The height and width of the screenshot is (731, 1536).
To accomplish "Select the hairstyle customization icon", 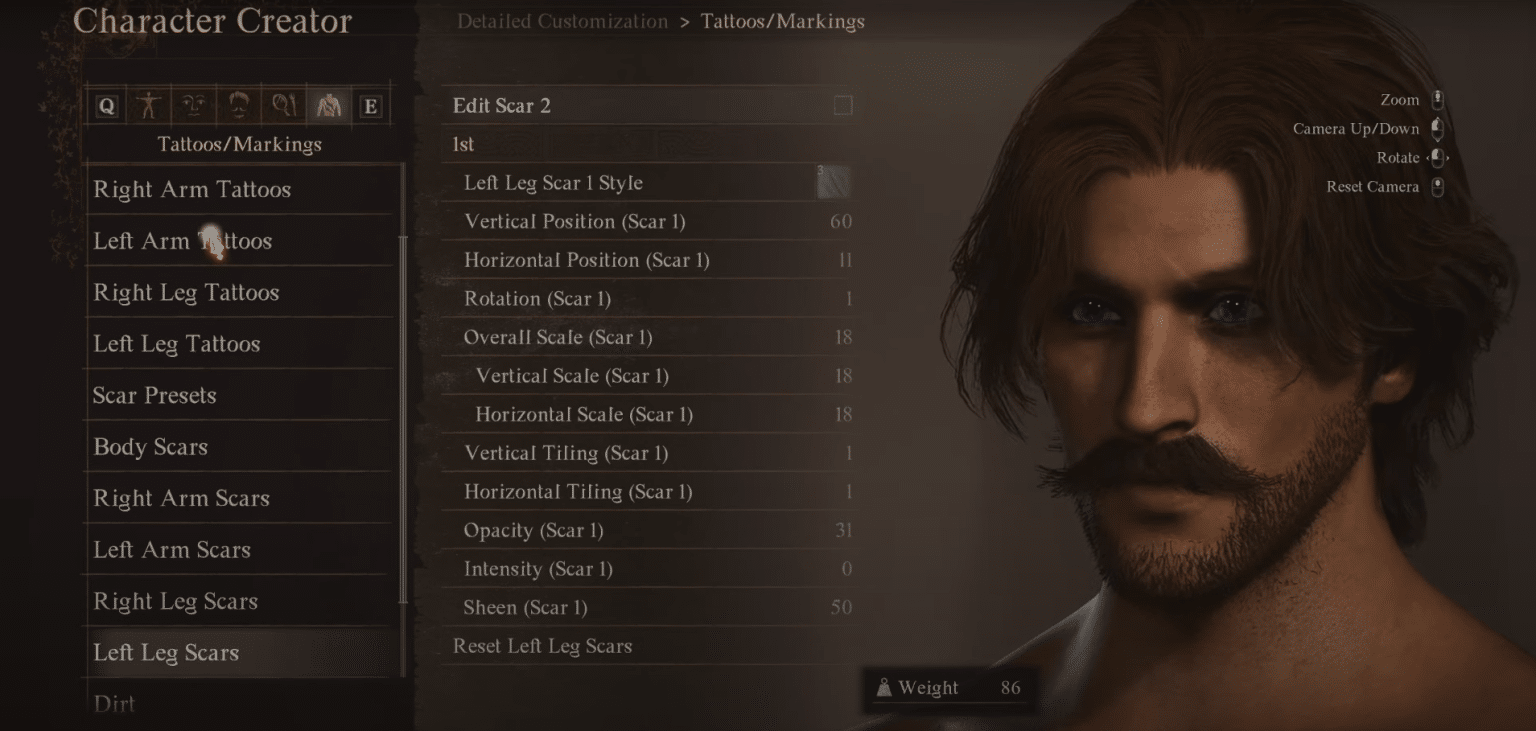I will (x=238, y=105).
